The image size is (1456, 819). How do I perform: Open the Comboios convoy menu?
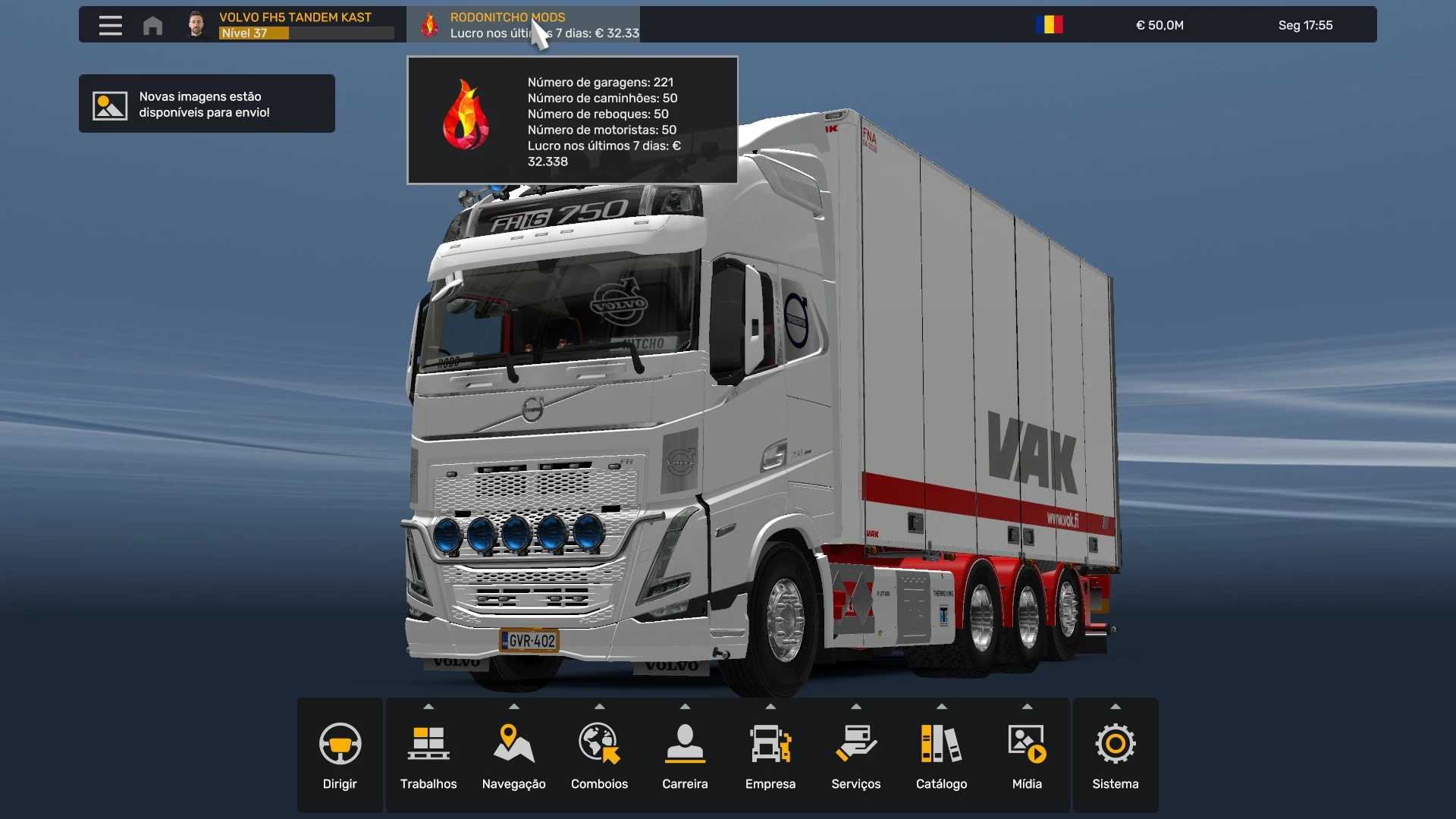pos(599,755)
